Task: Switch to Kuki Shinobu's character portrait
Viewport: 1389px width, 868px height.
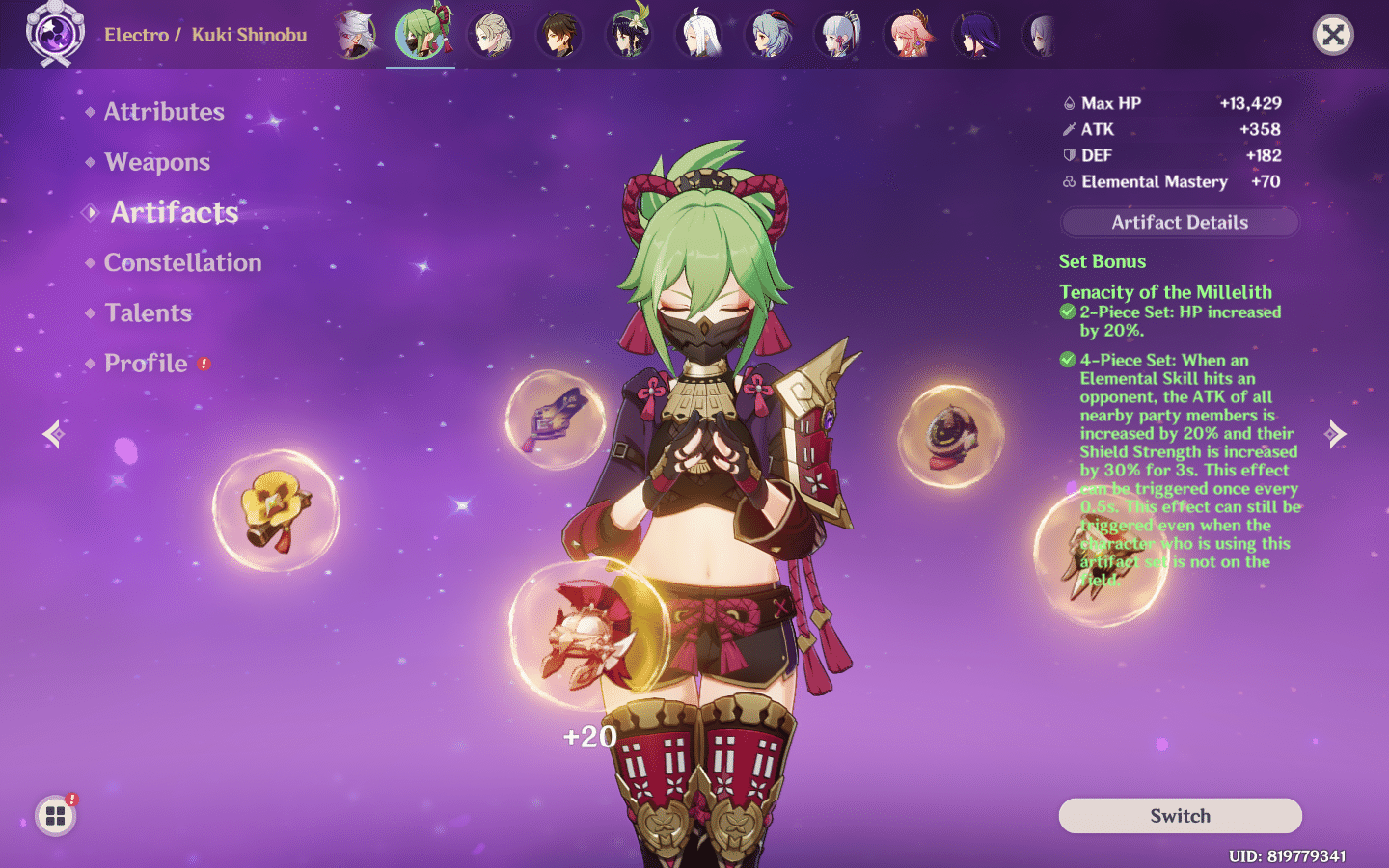Action: (421, 33)
